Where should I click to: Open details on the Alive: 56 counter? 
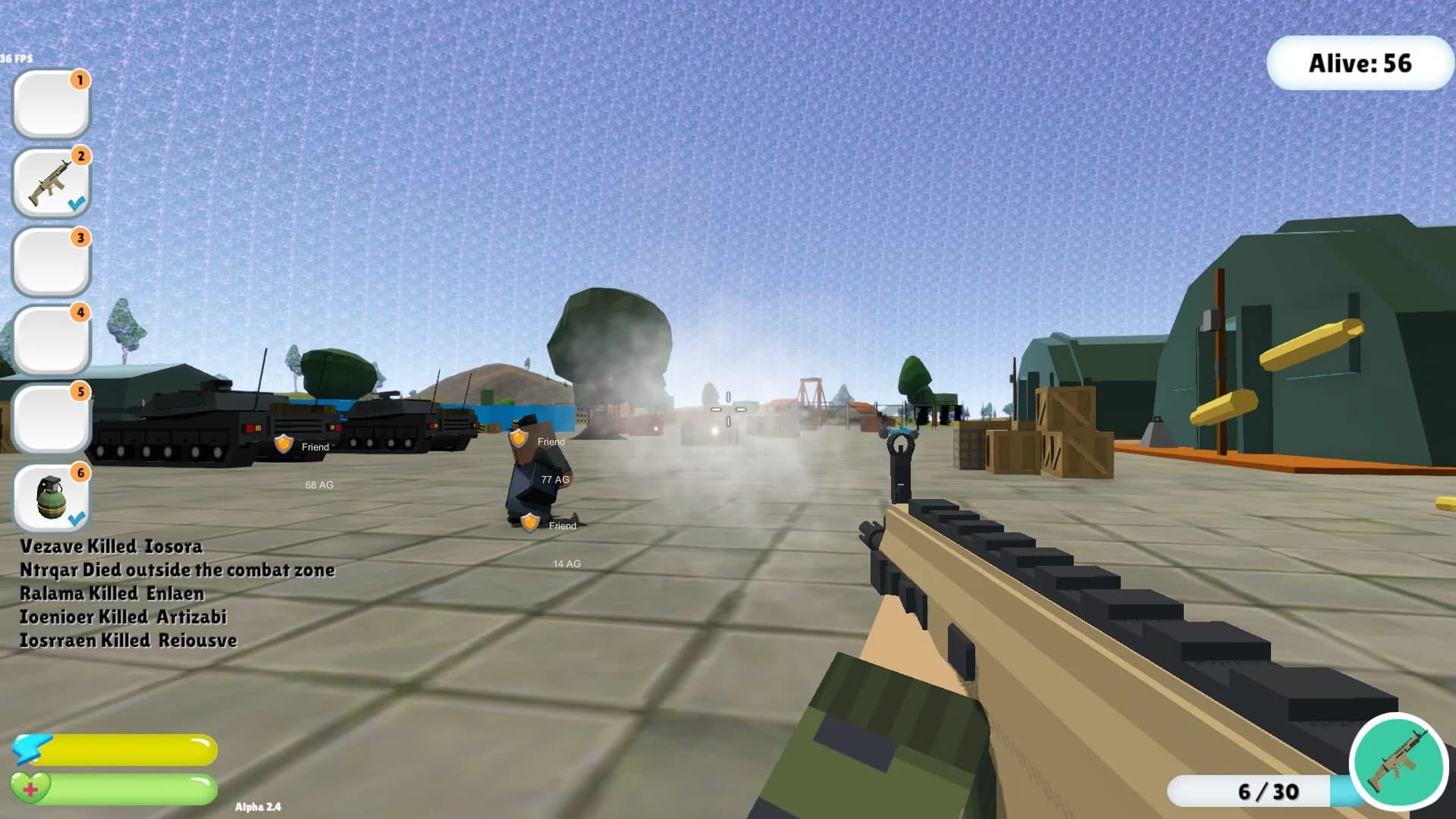click(1360, 64)
